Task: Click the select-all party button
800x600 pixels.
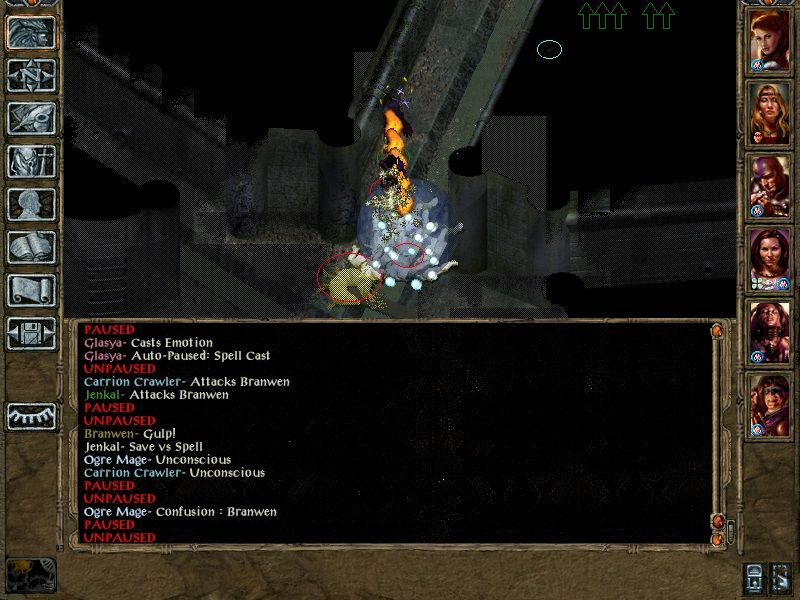Action: click(x=755, y=577)
